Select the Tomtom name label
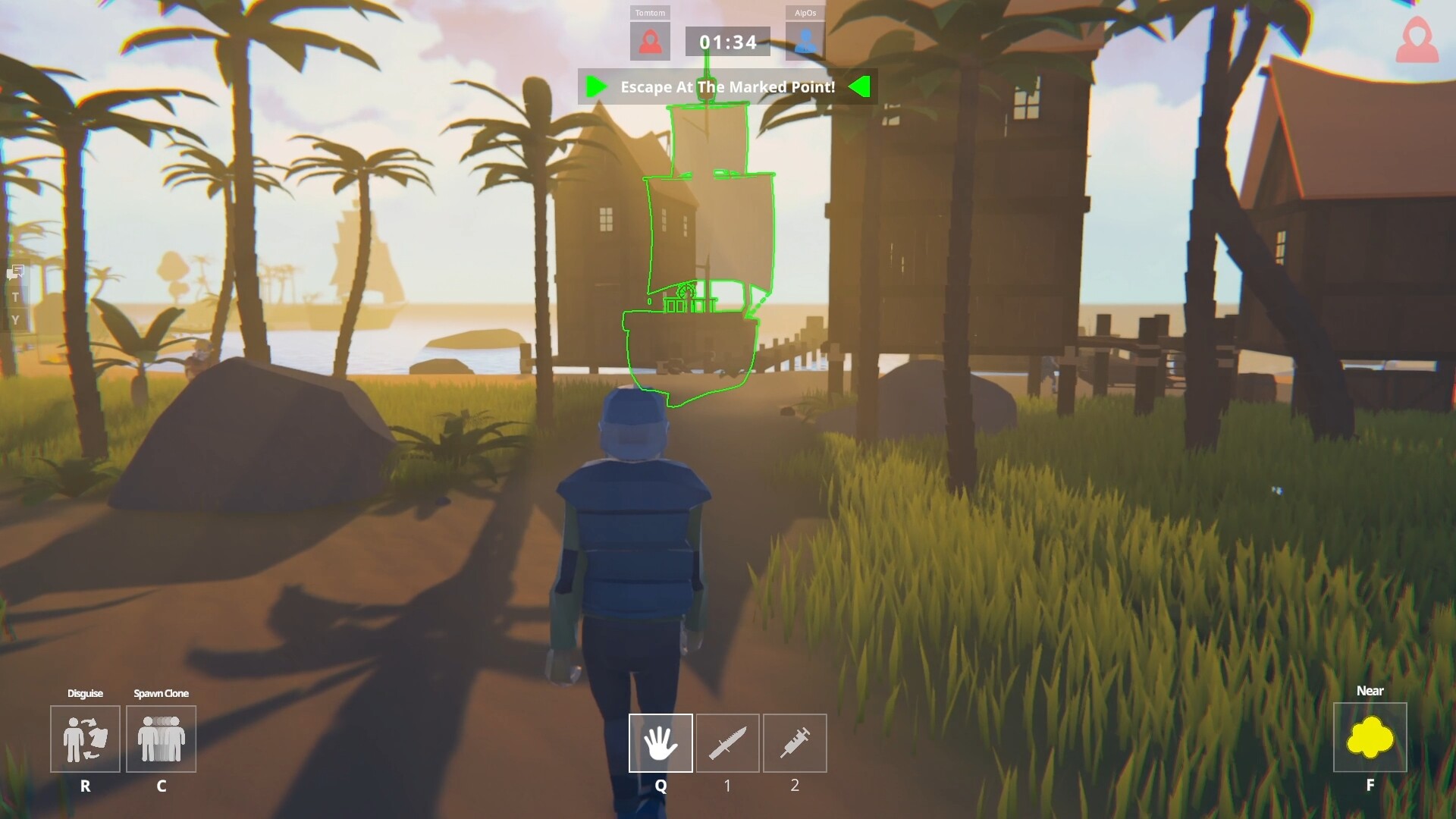 (x=651, y=12)
